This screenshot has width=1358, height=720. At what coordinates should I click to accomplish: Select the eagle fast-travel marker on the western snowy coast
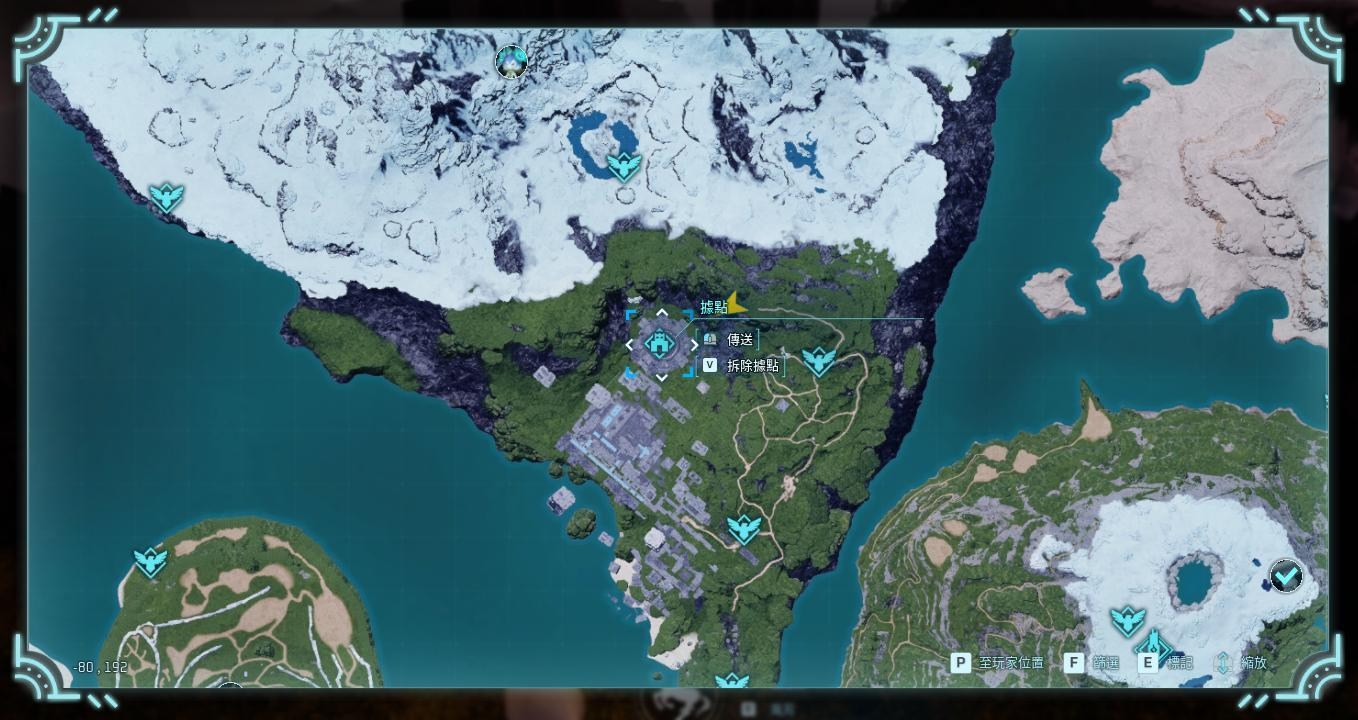pyautogui.click(x=166, y=197)
